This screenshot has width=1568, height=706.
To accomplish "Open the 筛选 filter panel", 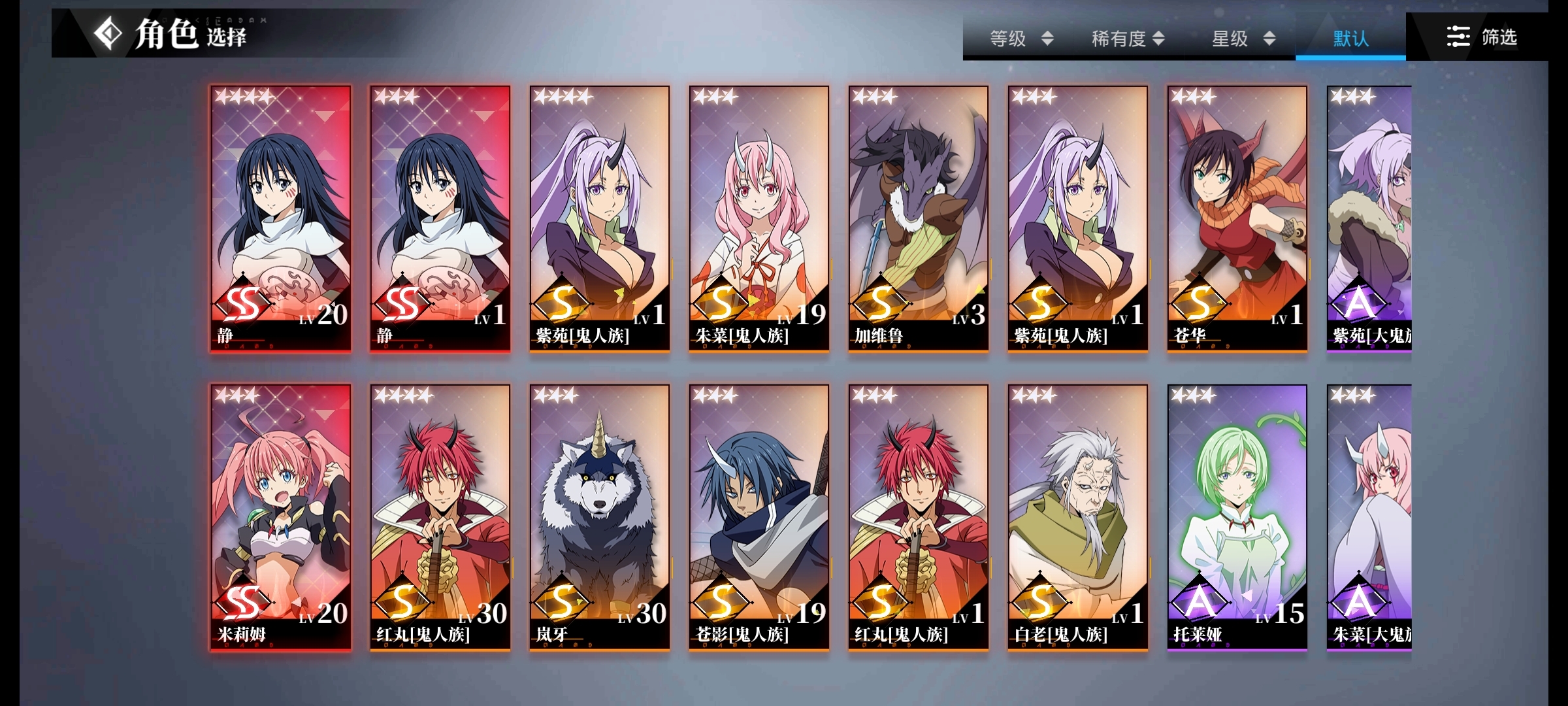I will click(x=1481, y=37).
